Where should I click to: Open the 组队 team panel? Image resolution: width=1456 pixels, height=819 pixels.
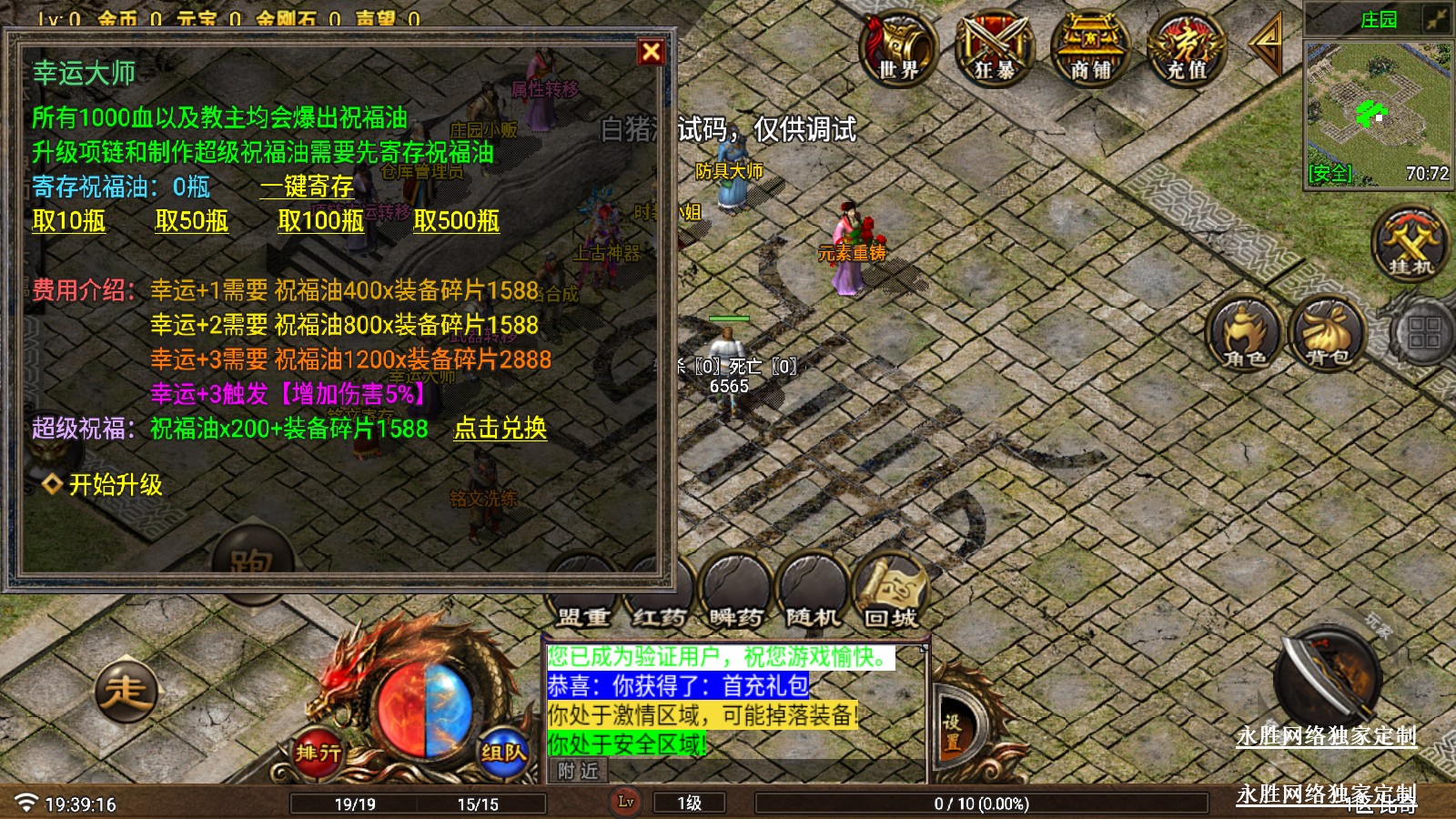pos(503,753)
